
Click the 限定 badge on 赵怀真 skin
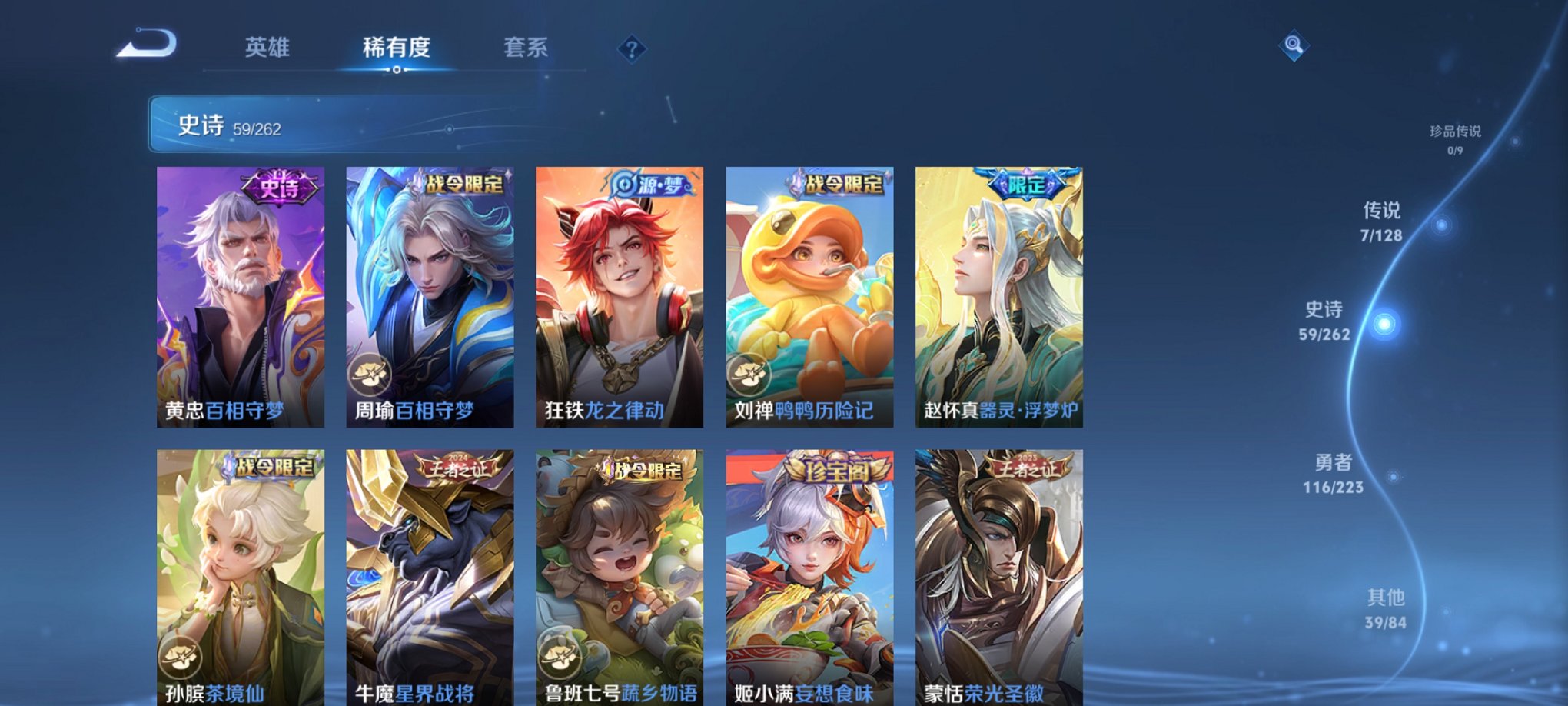1025,185
